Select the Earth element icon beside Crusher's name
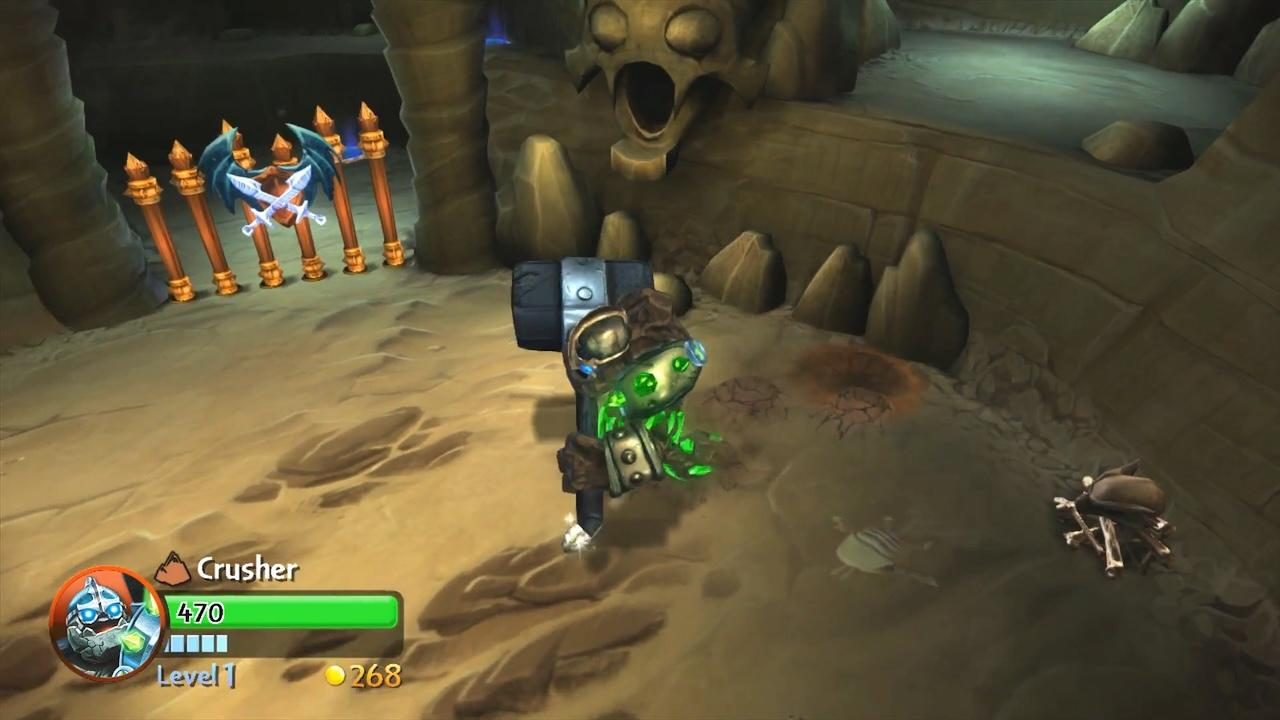Viewport: 1280px width, 720px height. click(x=172, y=568)
